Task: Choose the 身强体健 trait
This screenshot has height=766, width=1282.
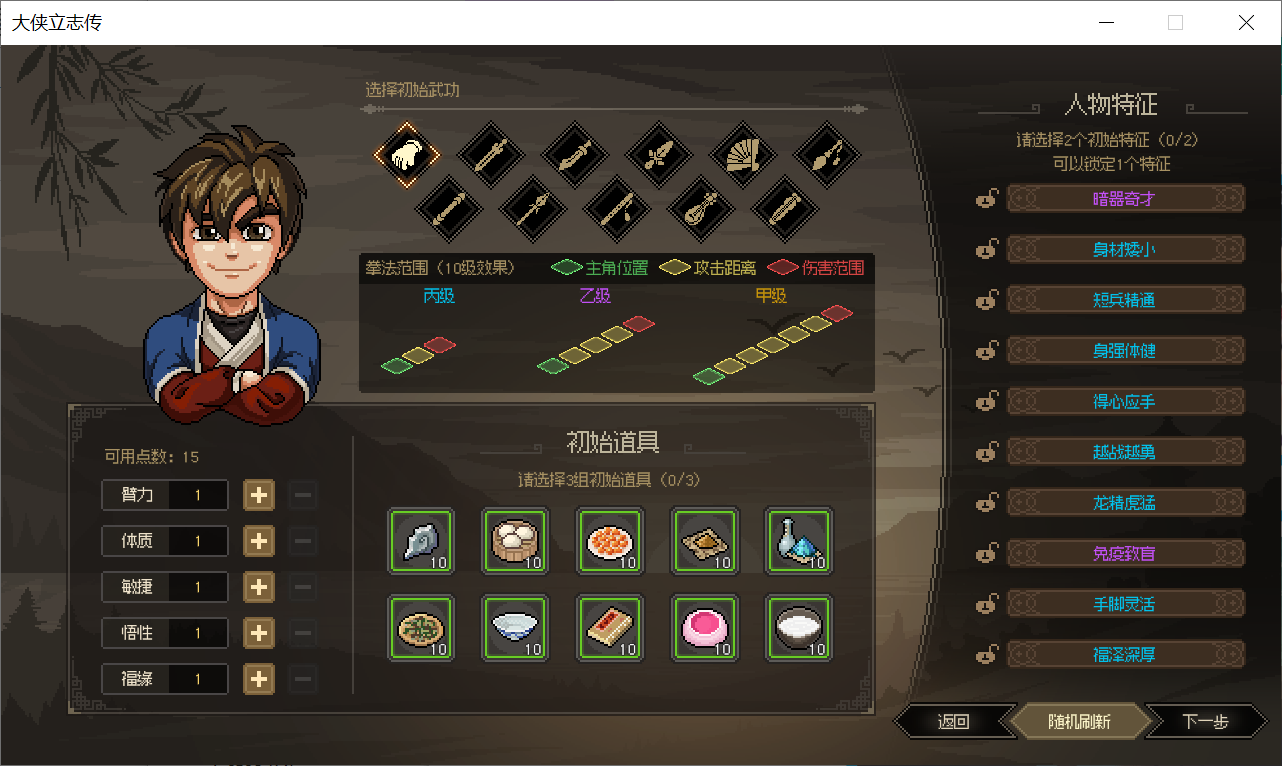Action: point(1125,350)
